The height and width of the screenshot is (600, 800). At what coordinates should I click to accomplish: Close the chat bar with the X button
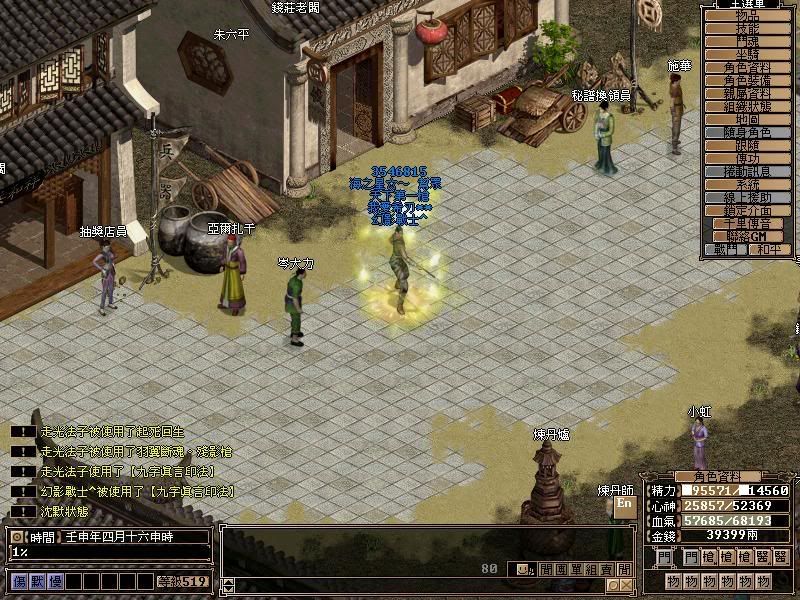pyautogui.click(x=625, y=585)
